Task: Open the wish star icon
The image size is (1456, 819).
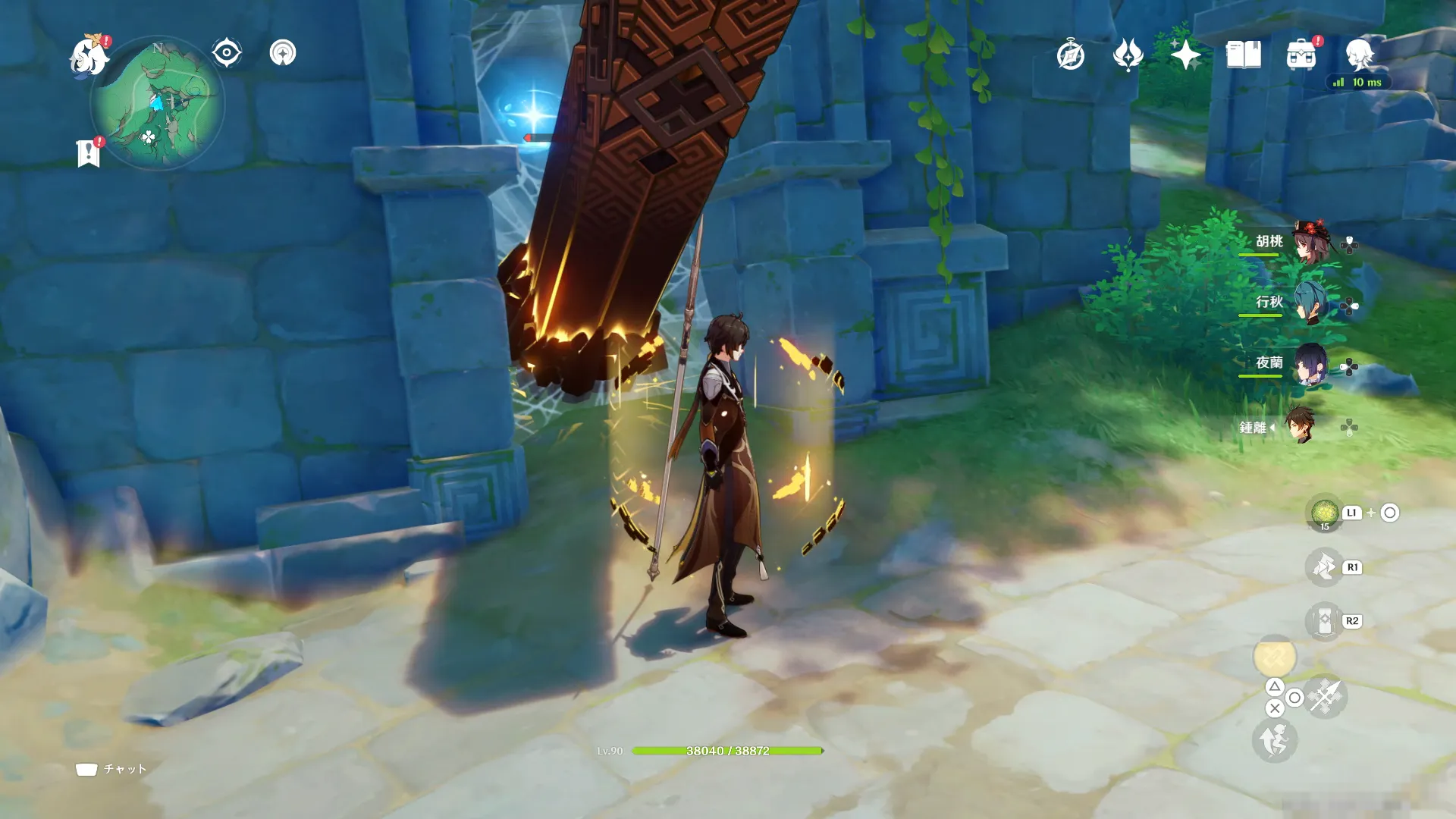Action: click(x=1185, y=55)
